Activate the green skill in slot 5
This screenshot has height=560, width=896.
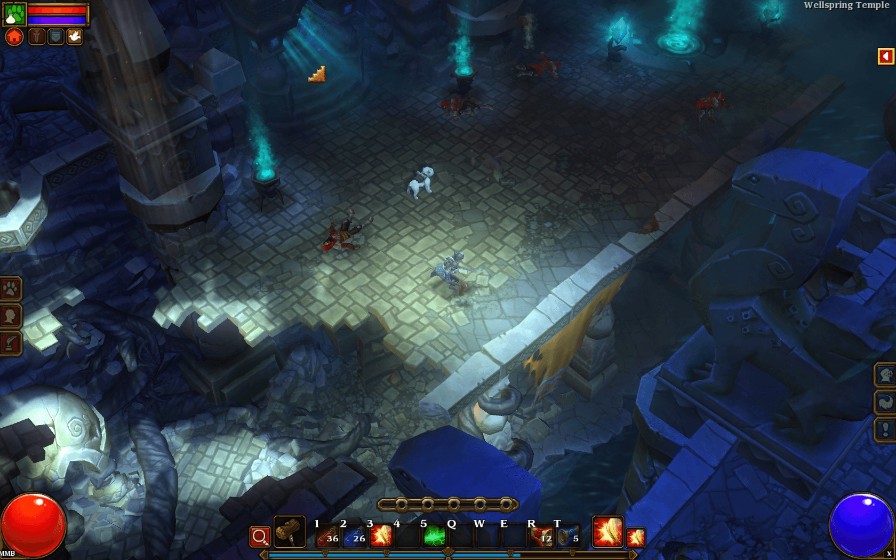[434, 537]
